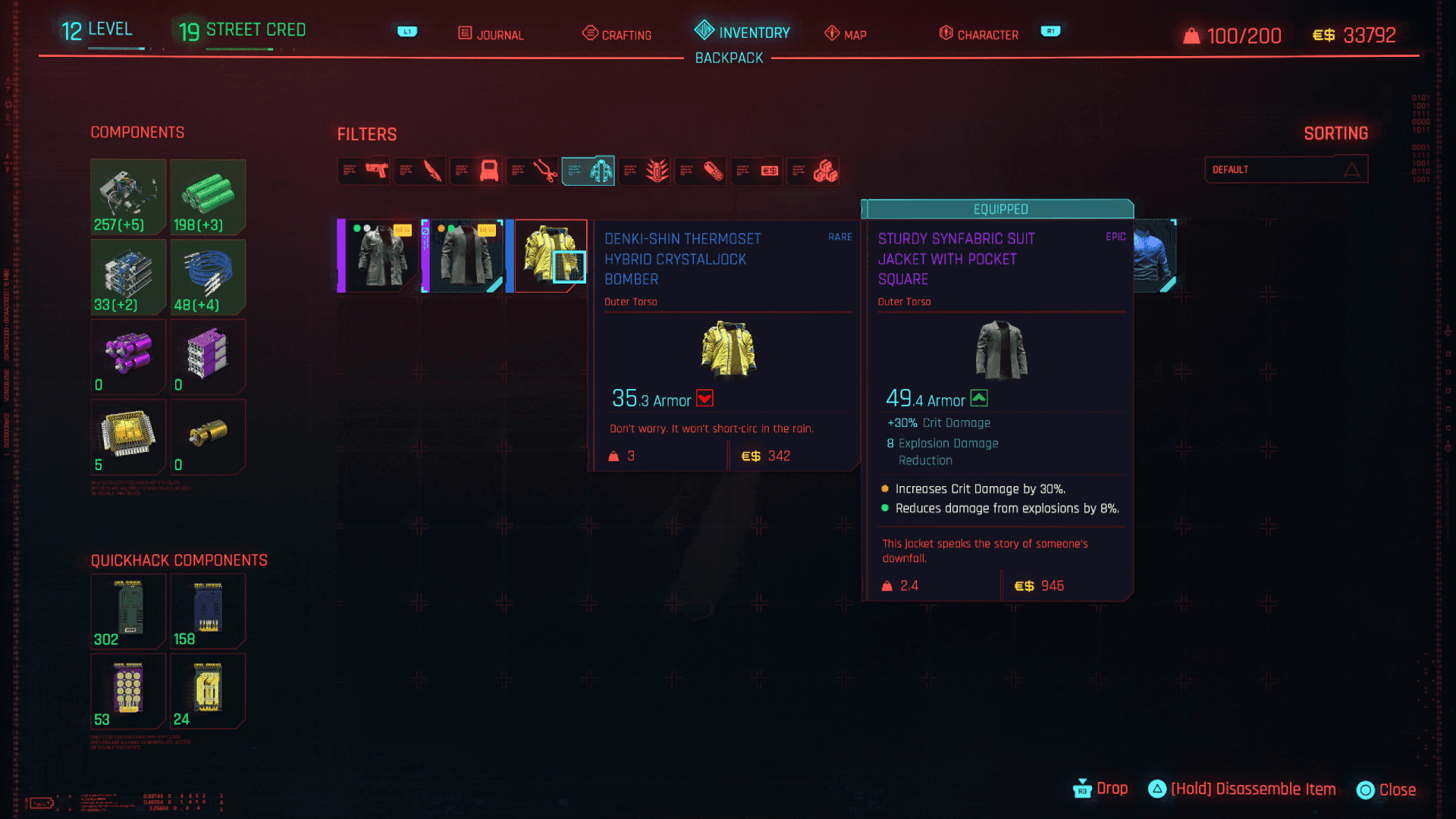
Task: Select the blue shirt item slot
Action: (1154, 256)
